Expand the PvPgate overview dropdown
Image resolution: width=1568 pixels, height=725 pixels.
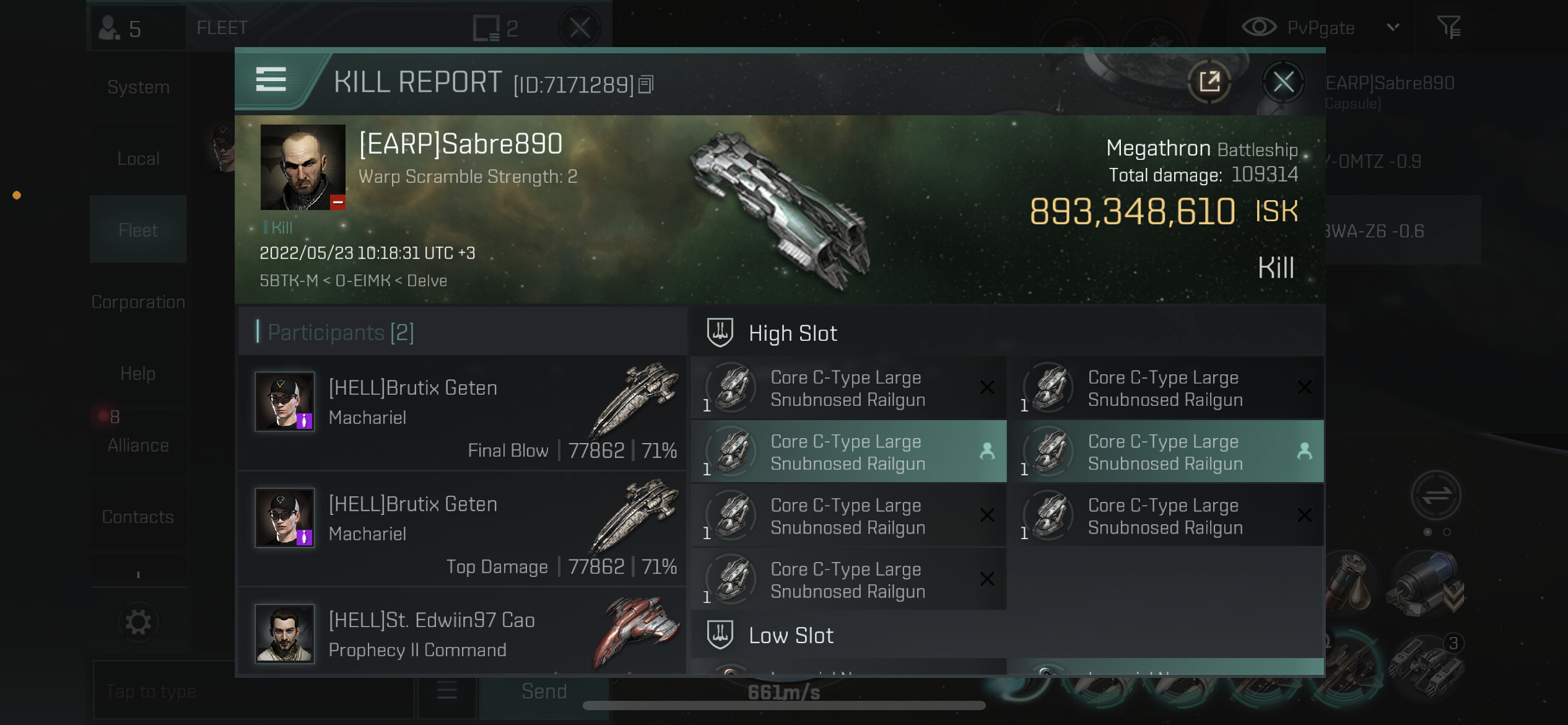pyautogui.click(x=1393, y=27)
